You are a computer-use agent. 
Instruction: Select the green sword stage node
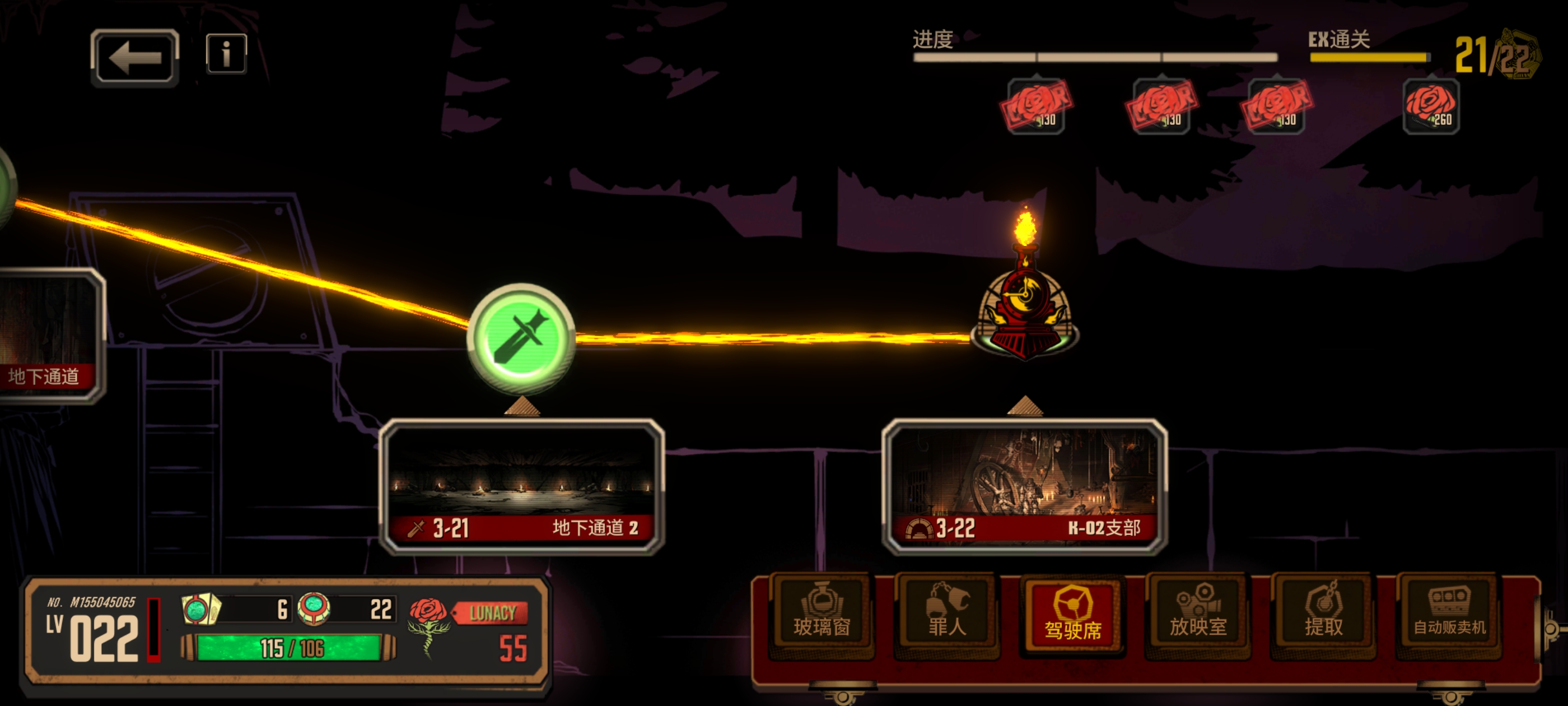(x=521, y=337)
